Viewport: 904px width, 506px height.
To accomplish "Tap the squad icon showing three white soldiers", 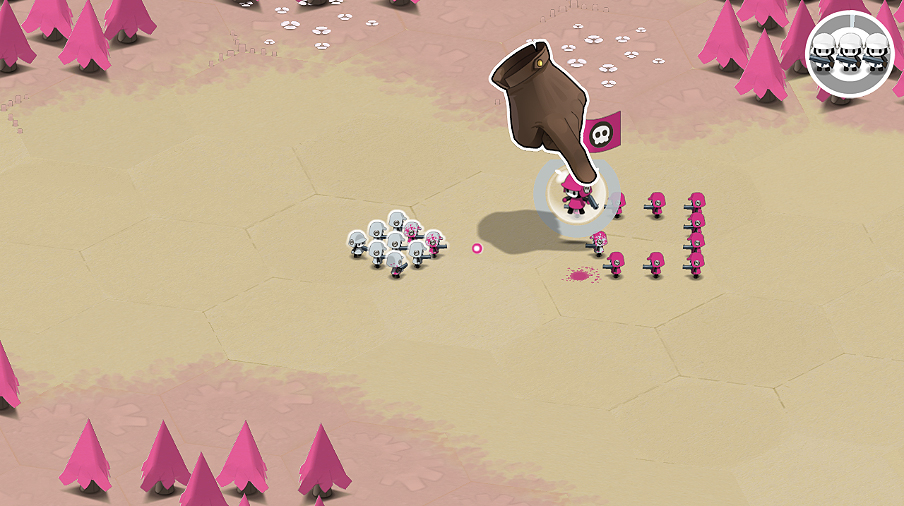I will point(849,53).
